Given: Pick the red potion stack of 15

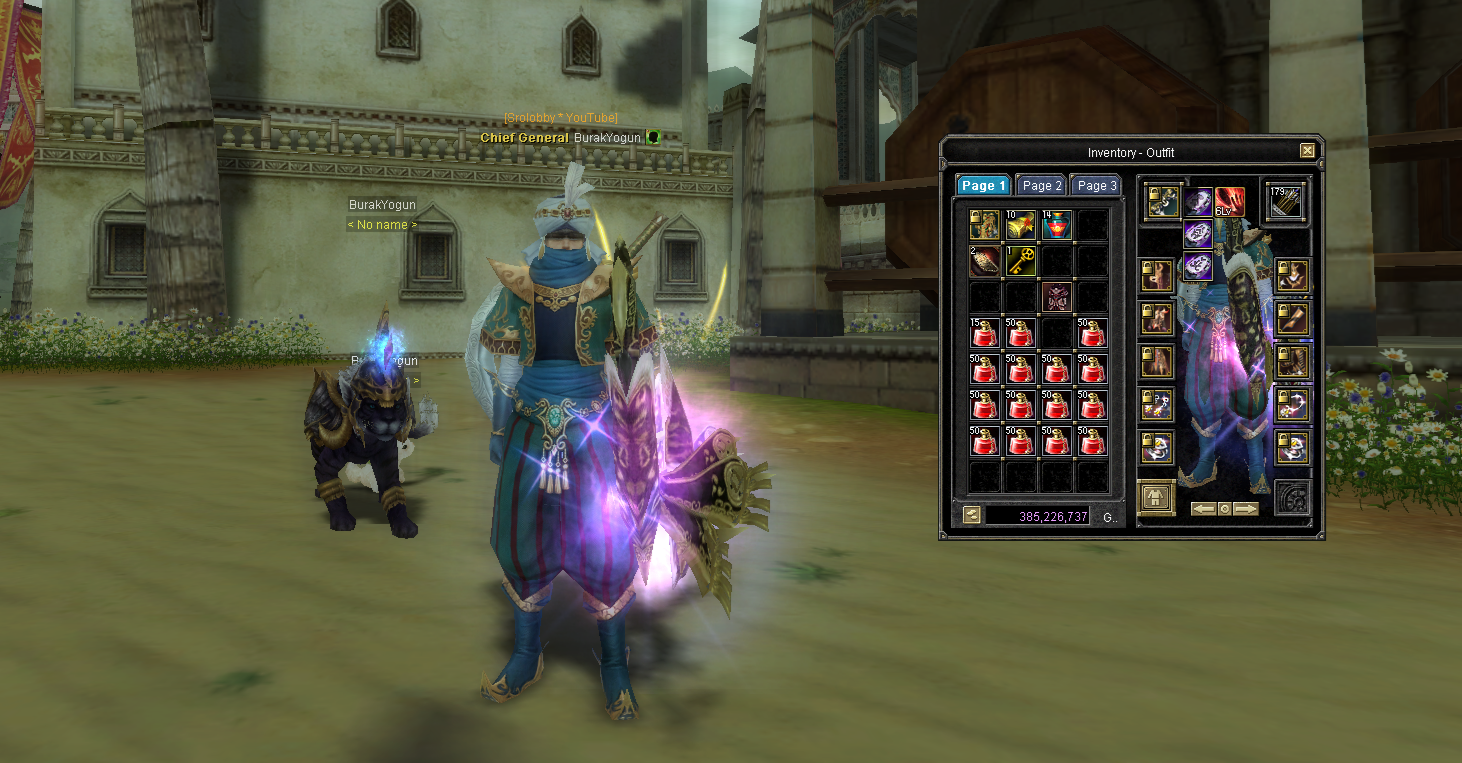Looking at the screenshot, I should tap(985, 333).
